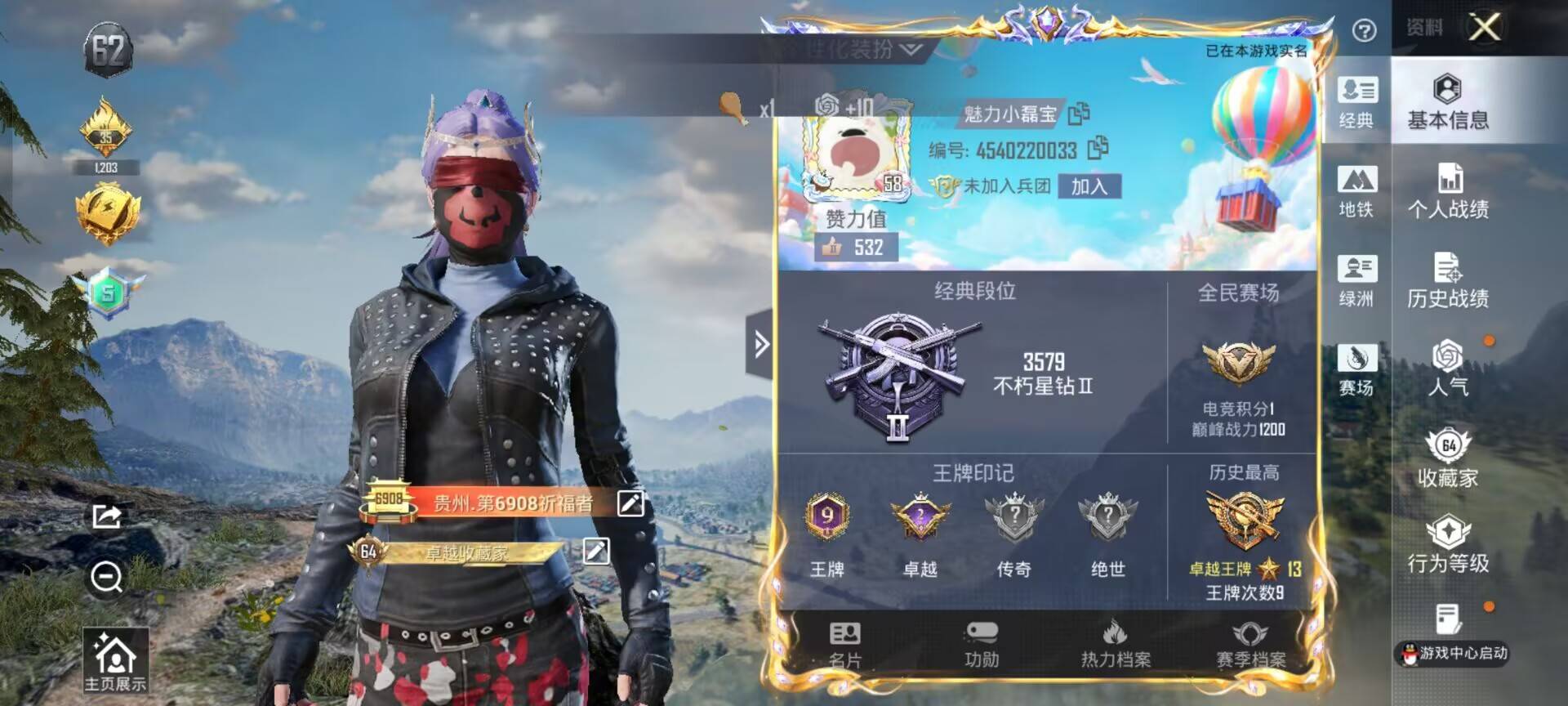View 行为等级 behavior level

click(x=1448, y=545)
